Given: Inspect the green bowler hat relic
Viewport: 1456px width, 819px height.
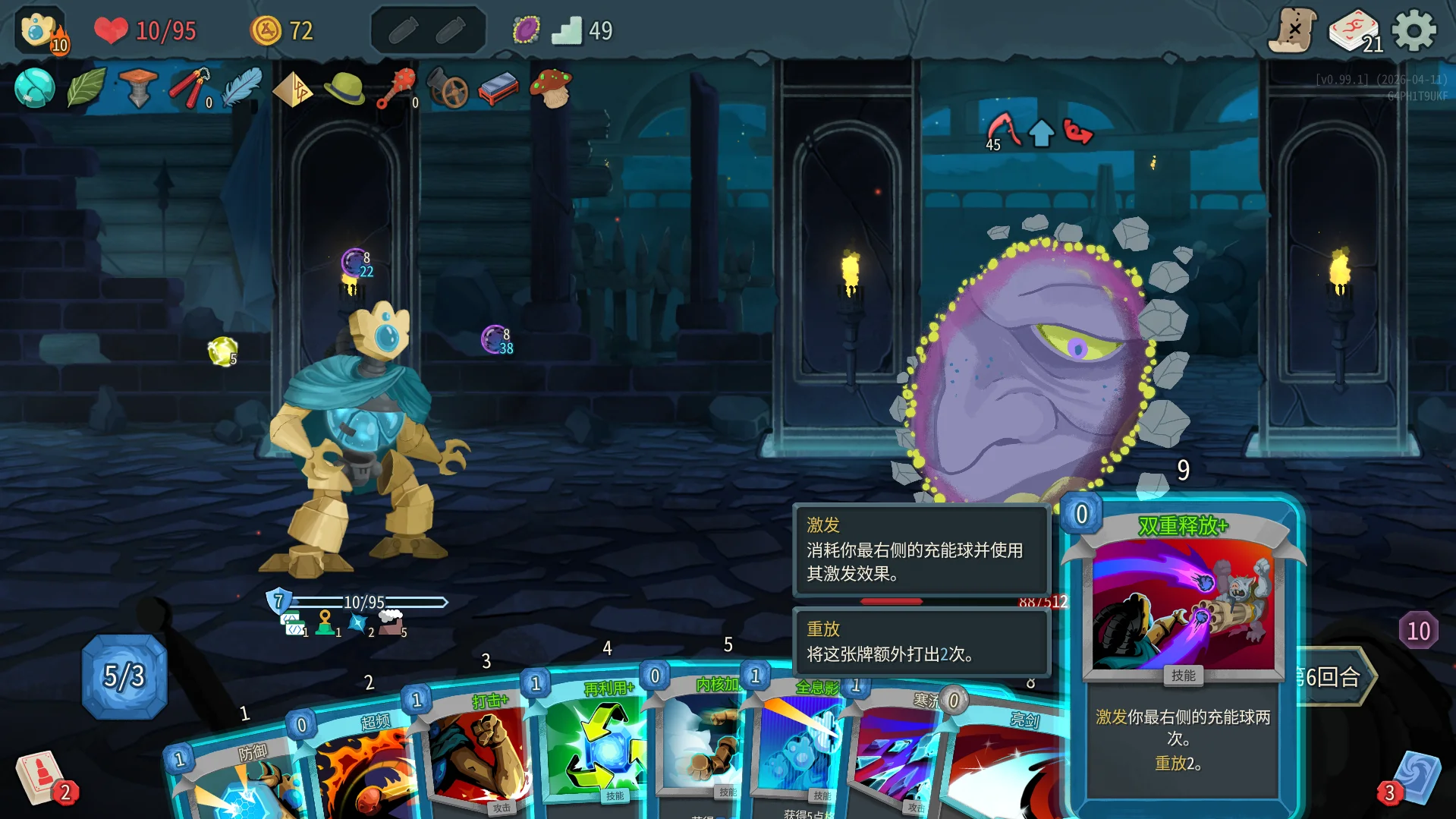Looking at the screenshot, I should coord(344,88).
